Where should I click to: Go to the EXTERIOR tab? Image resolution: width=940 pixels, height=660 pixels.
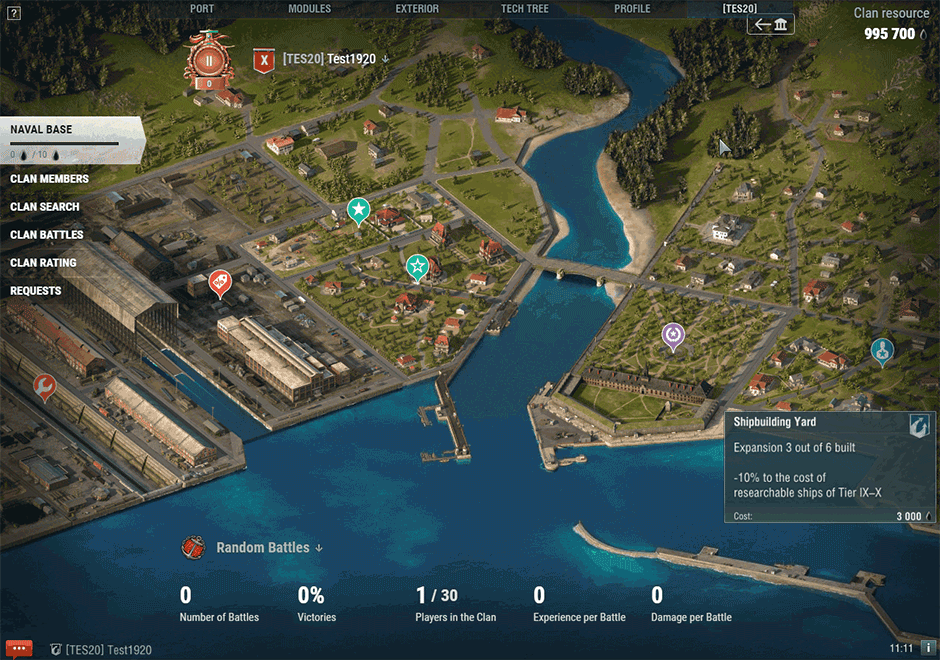coord(417,9)
